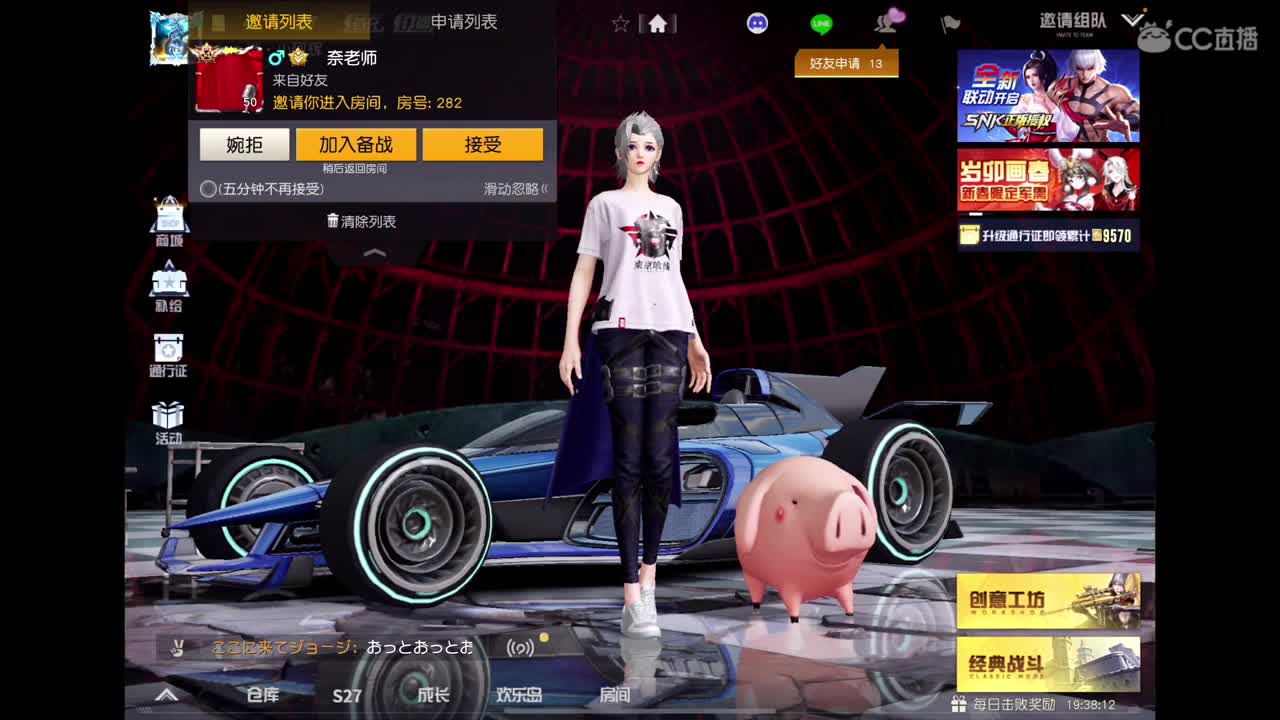The image size is (1280, 720).
Task: Open the 补给 supply crate panel
Action: tap(168, 288)
